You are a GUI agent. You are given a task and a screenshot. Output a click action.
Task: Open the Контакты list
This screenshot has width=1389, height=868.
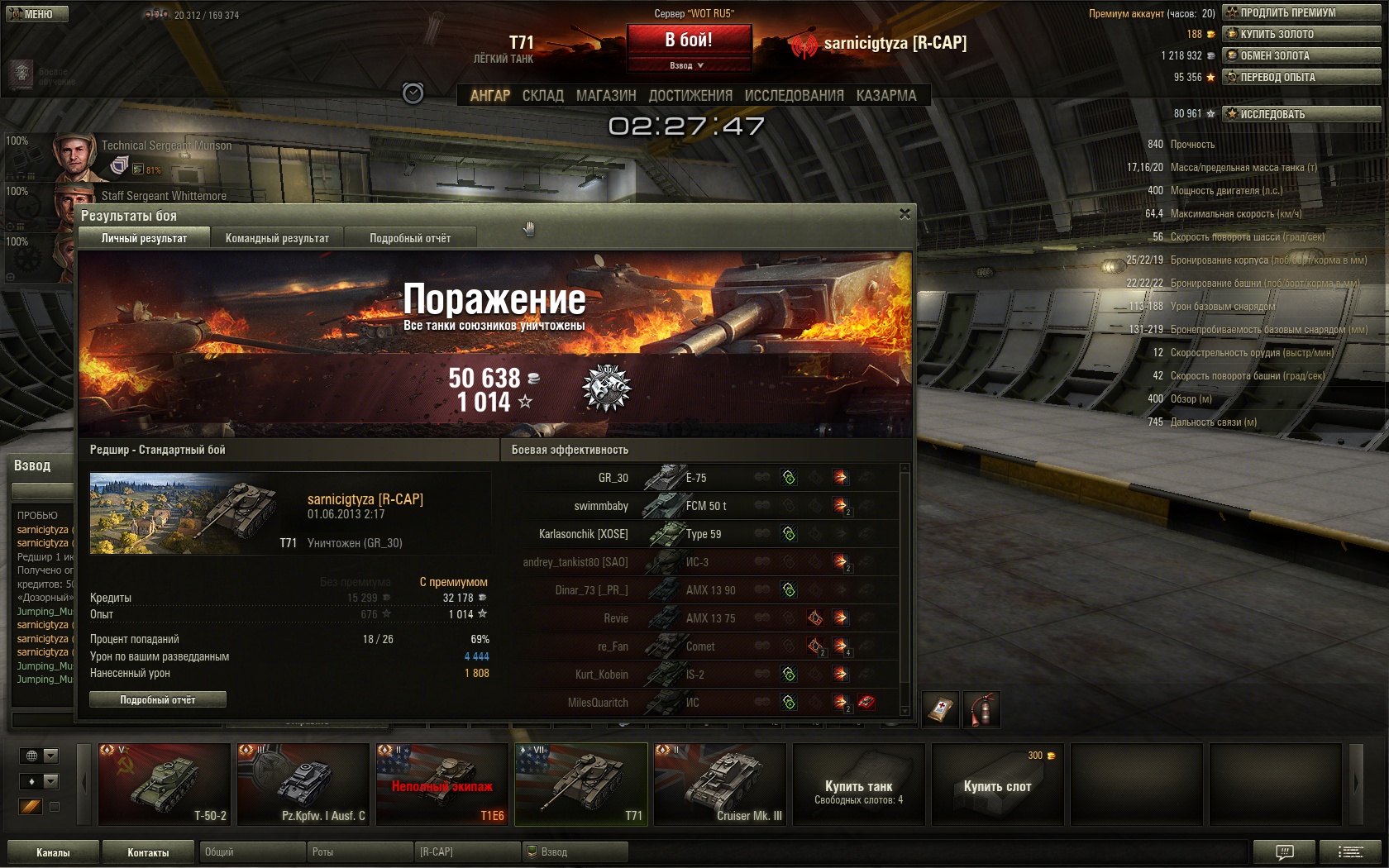(x=148, y=852)
